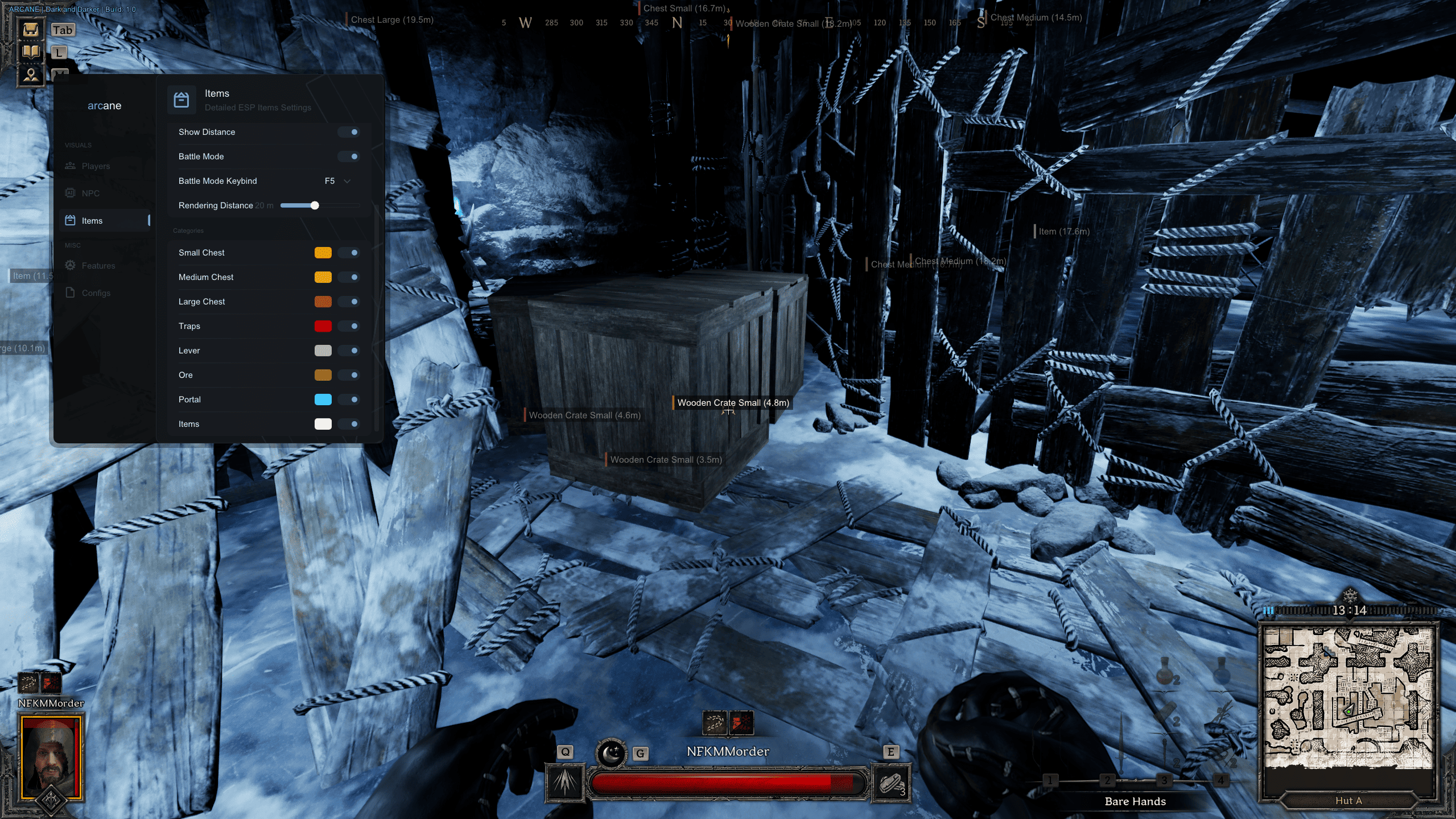Change the Portal color swatch
The width and height of the screenshot is (1456, 819).
pyautogui.click(x=323, y=399)
